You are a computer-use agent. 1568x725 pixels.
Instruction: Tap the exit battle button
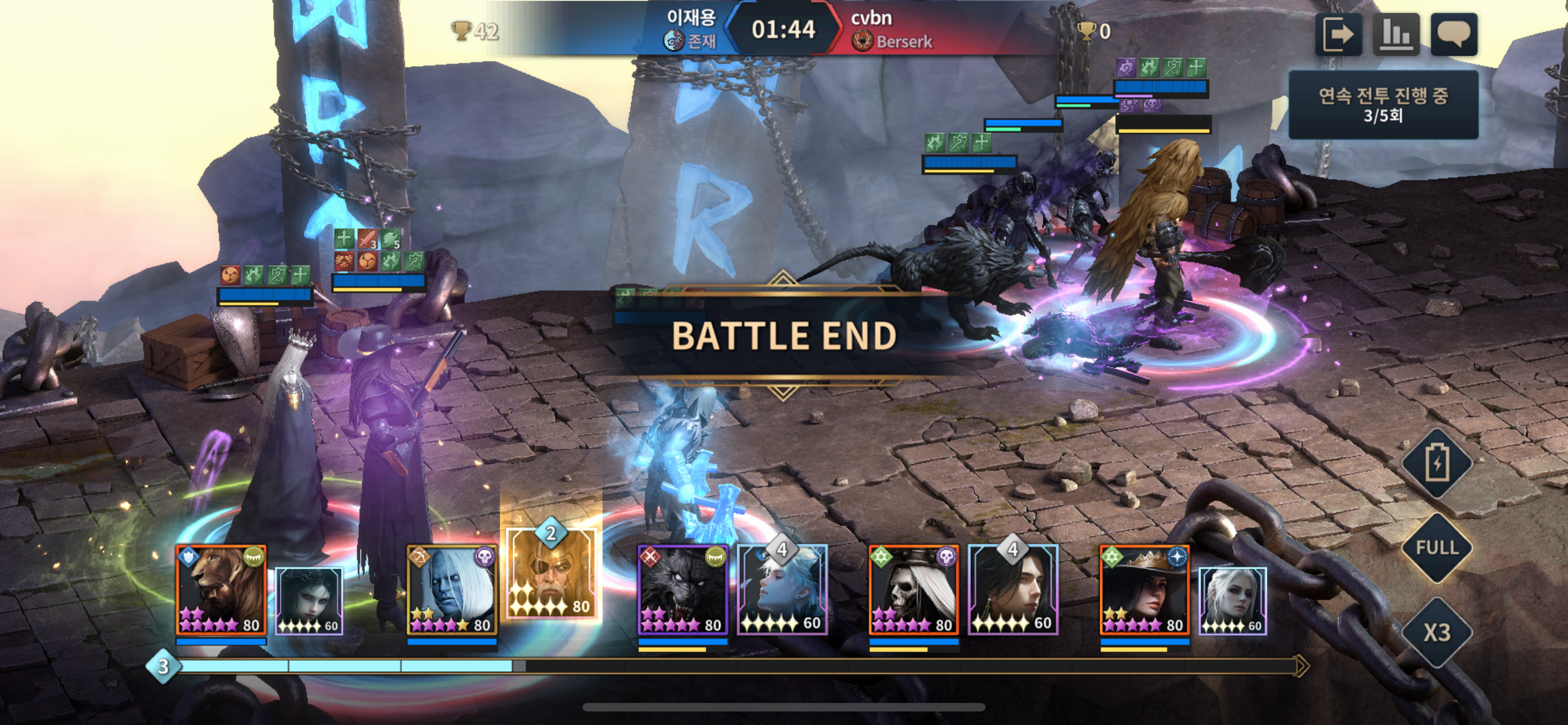tap(1338, 34)
